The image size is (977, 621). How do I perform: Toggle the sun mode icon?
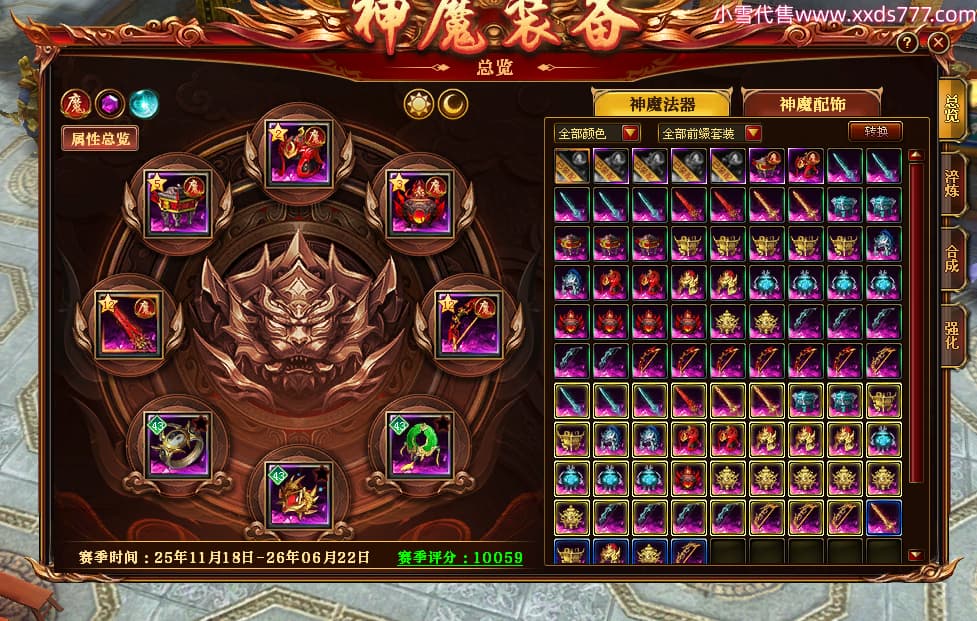point(418,104)
